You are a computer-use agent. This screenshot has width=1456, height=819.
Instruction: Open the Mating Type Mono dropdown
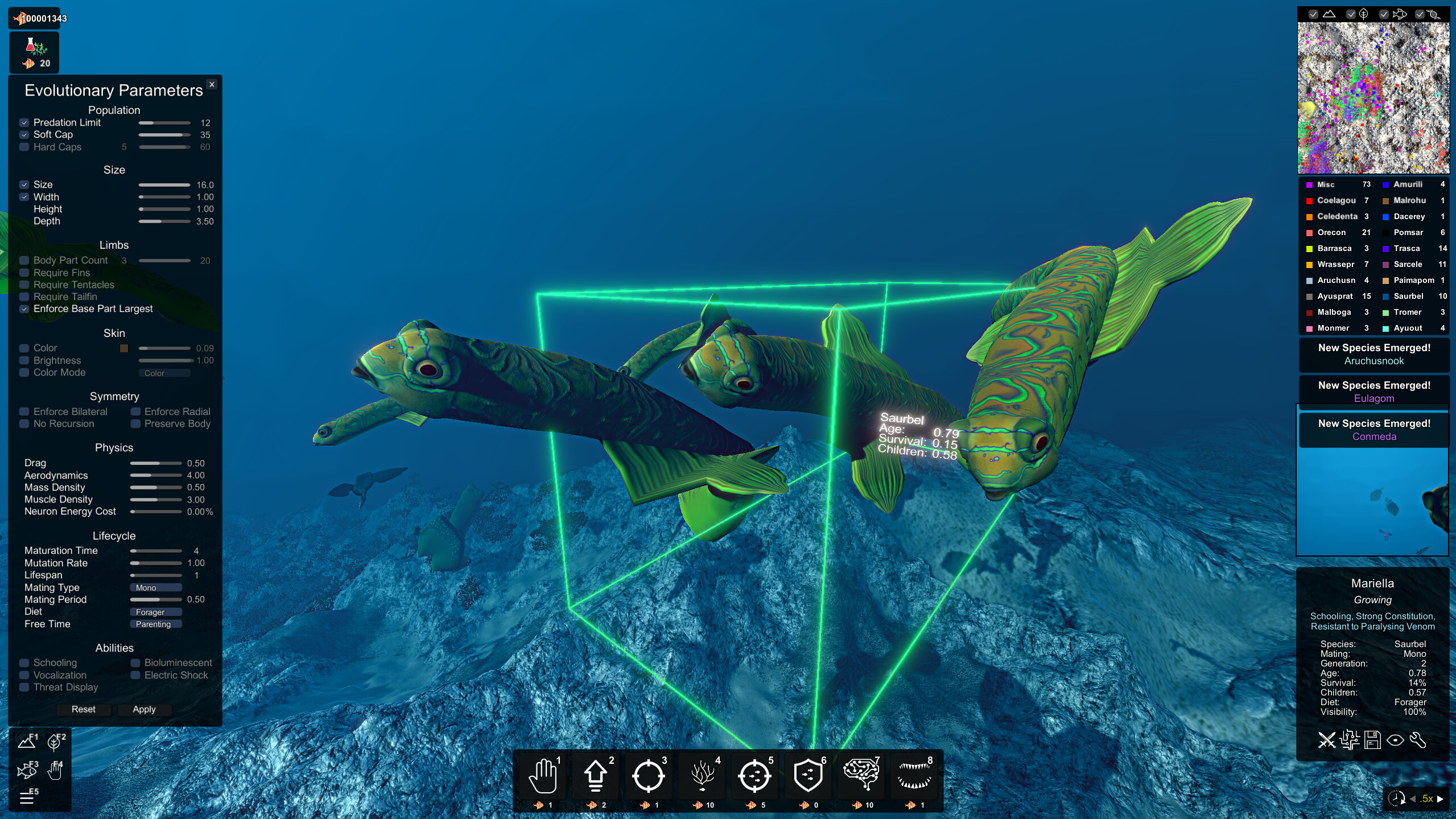click(x=156, y=587)
